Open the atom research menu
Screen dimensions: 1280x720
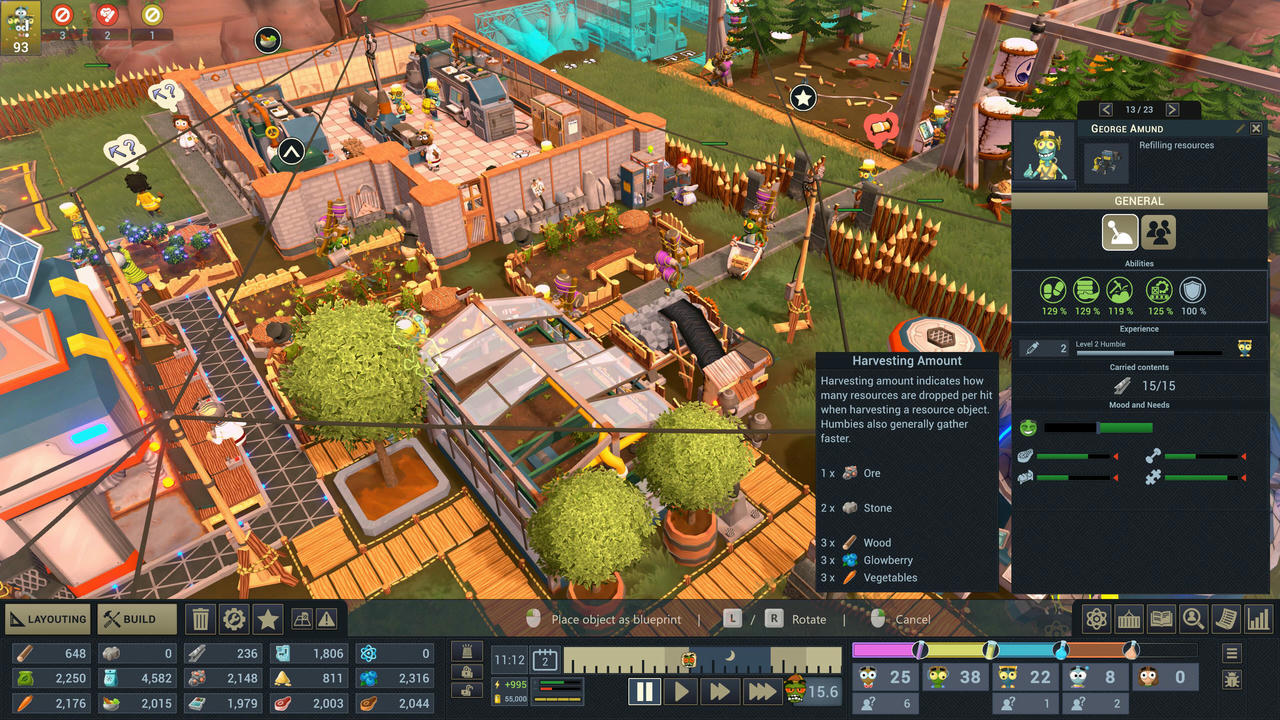pyautogui.click(x=1096, y=619)
